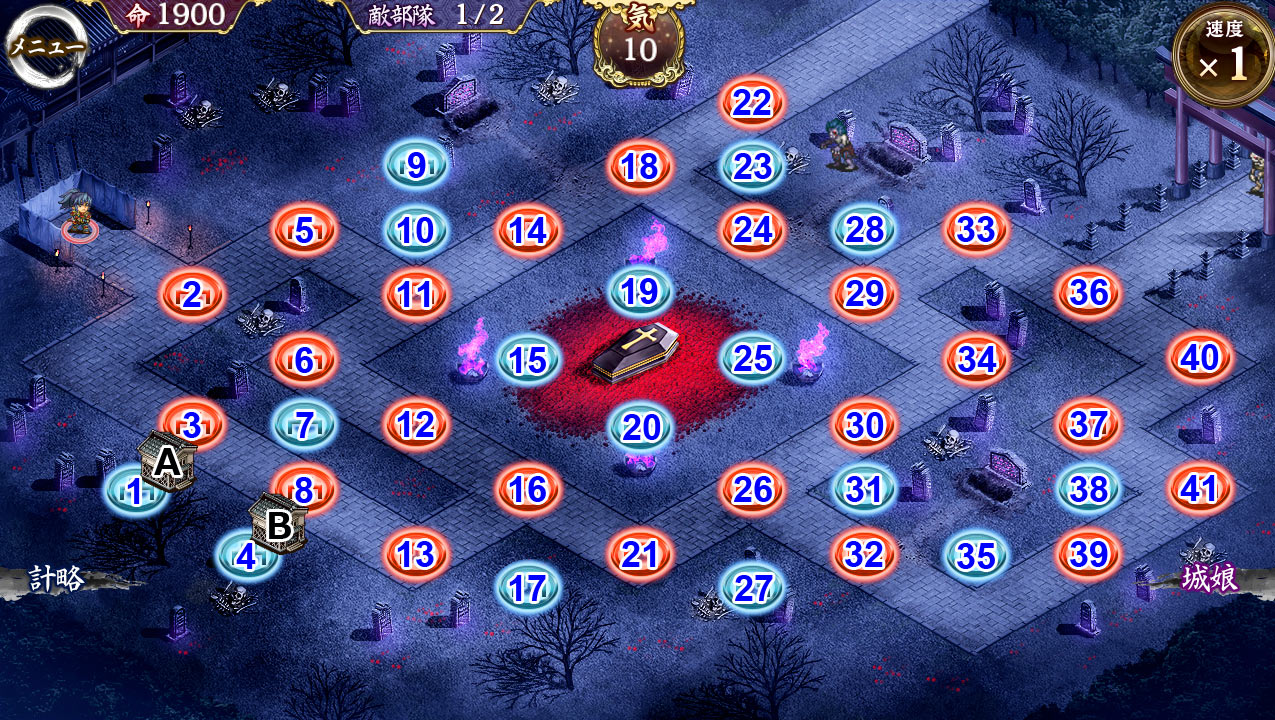Select the wooden hut unit marked B
This screenshot has width=1275, height=720.
(280, 523)
